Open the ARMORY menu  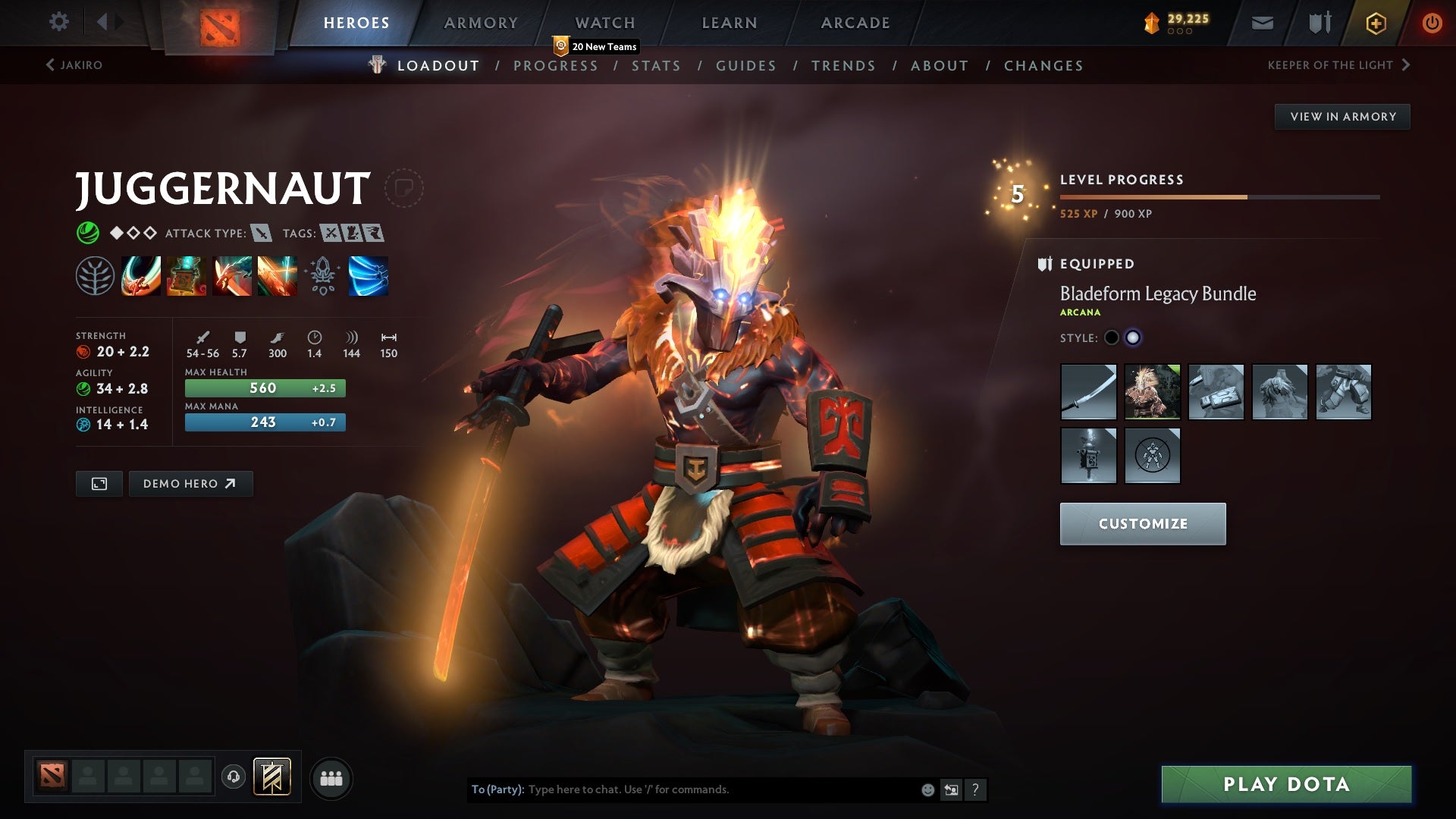(481, 23)
